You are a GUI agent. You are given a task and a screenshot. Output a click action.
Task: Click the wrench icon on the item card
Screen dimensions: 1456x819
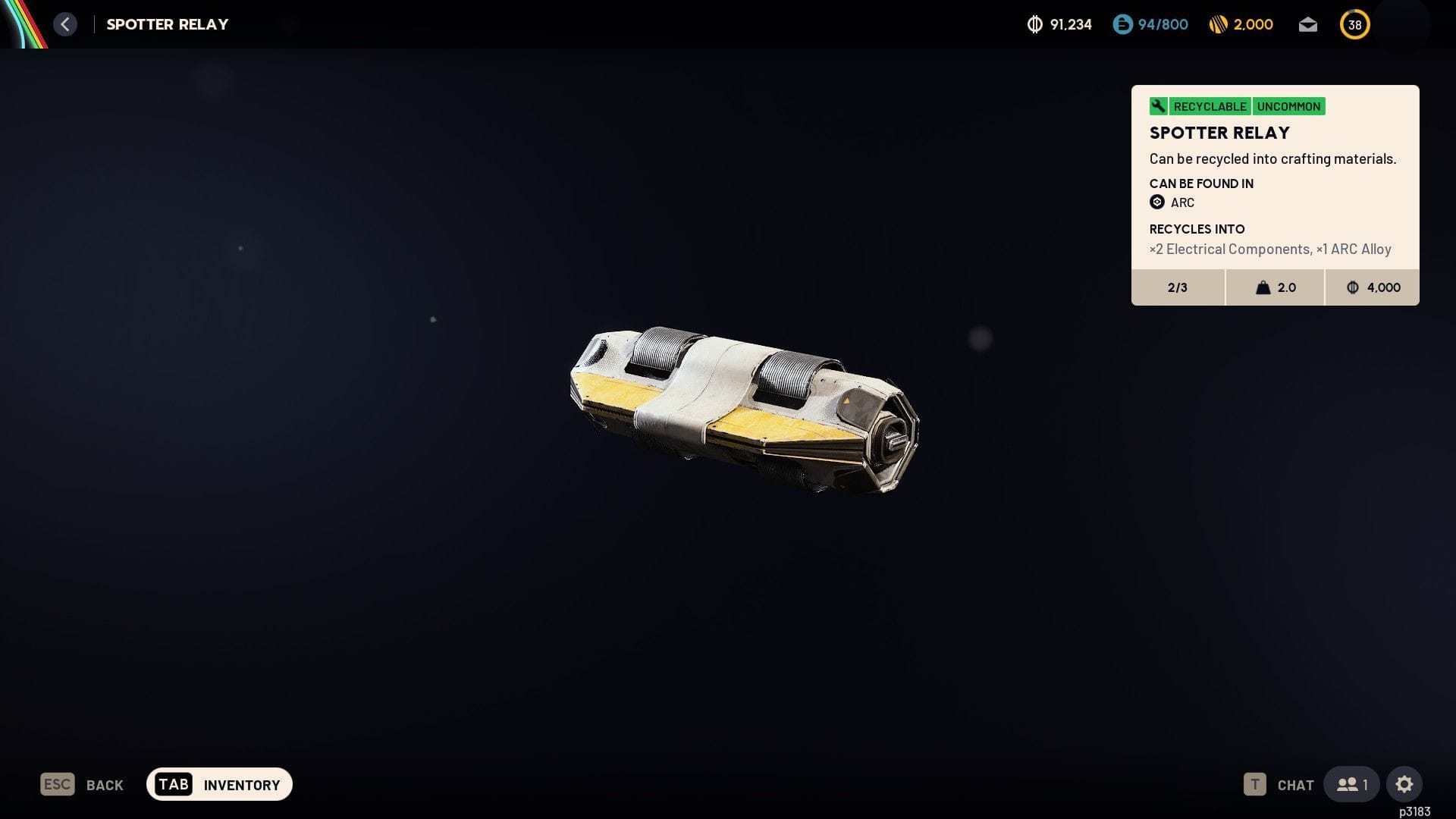1158,106
